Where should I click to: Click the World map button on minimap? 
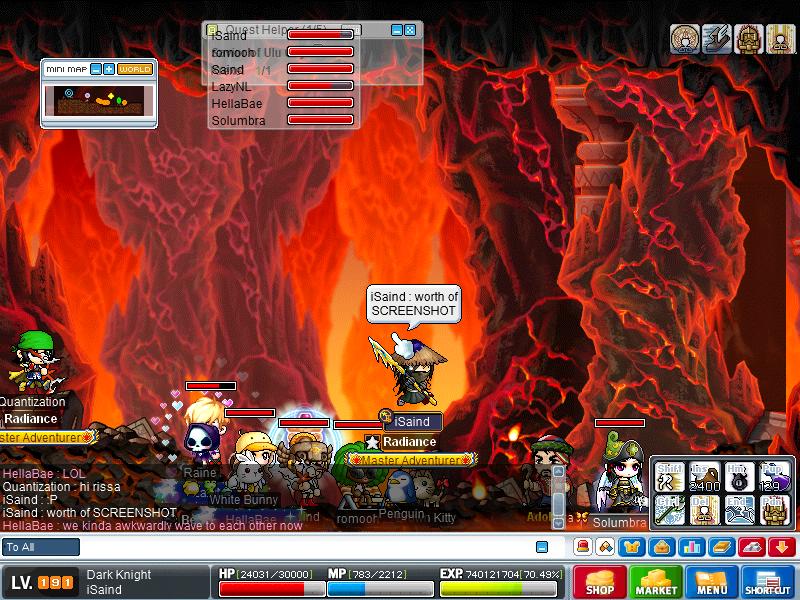[x=135, y=69]
